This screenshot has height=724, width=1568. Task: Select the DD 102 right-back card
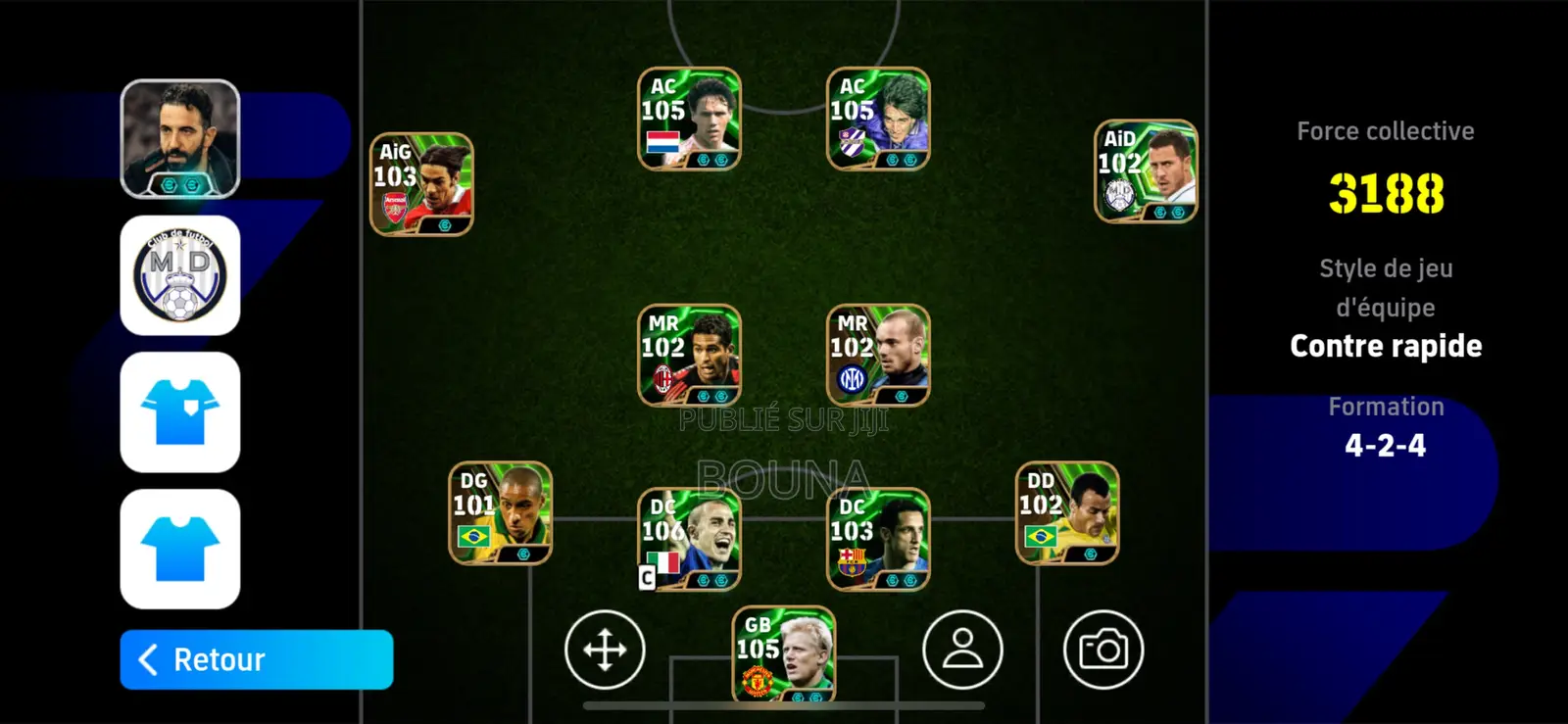point(1067,510)
